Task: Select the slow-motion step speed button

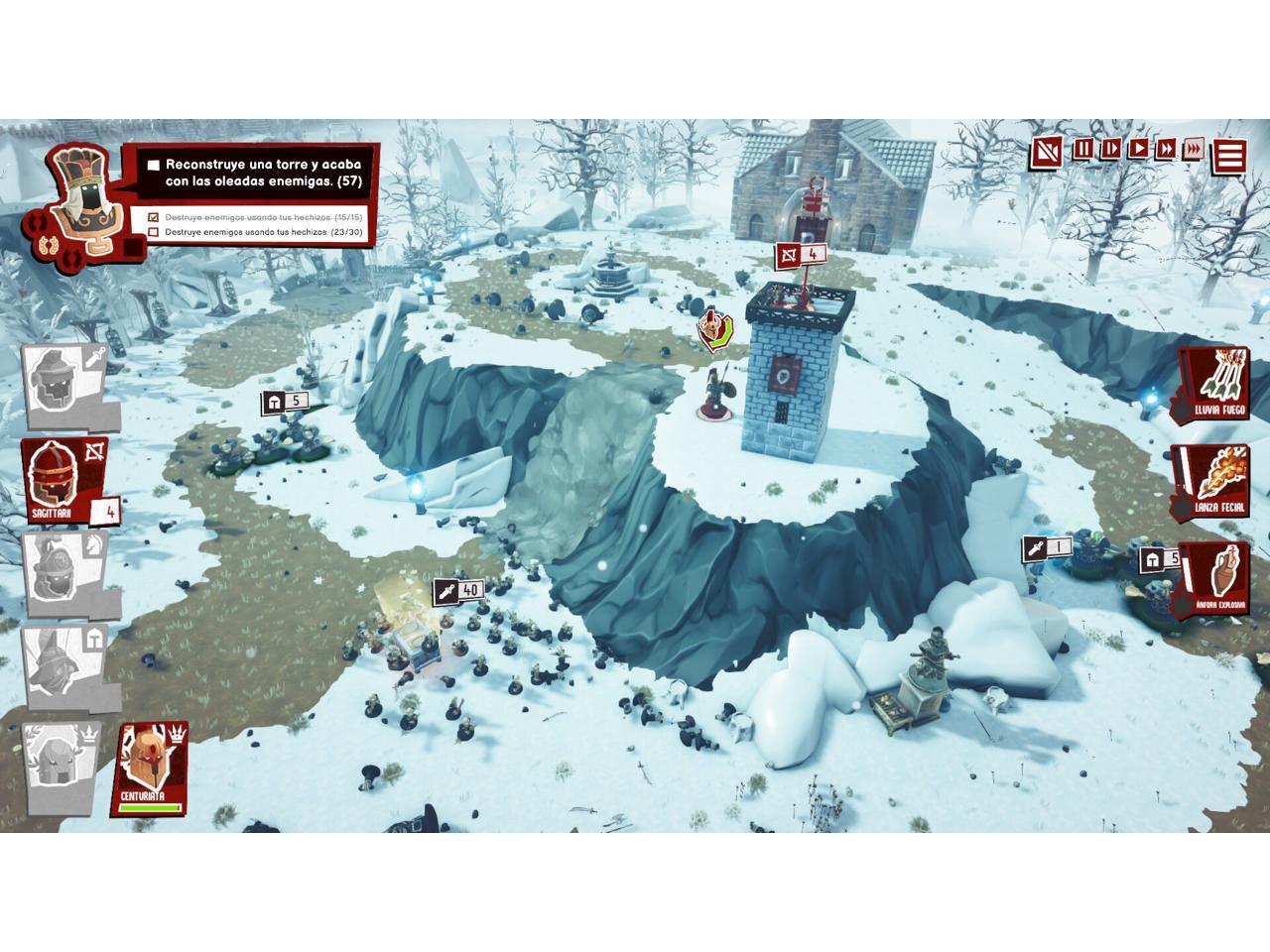Action: point(1111,149)
